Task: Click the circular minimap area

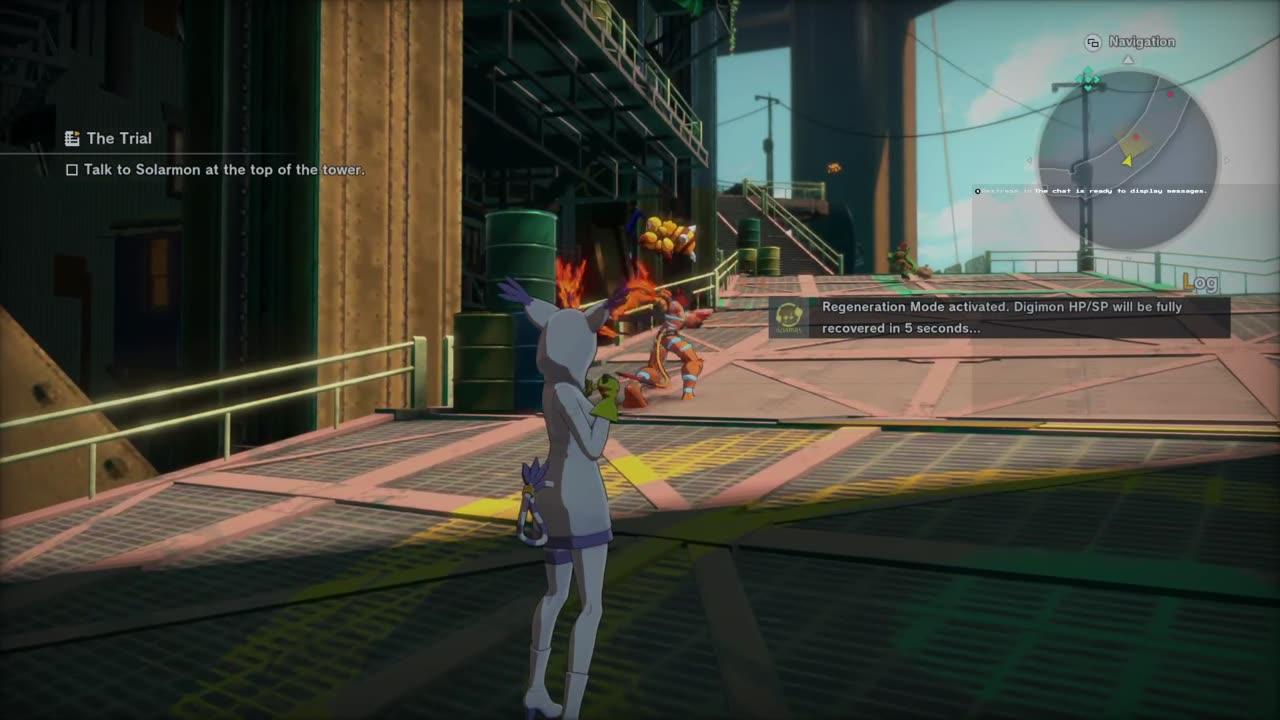Action: [1127, 155]
